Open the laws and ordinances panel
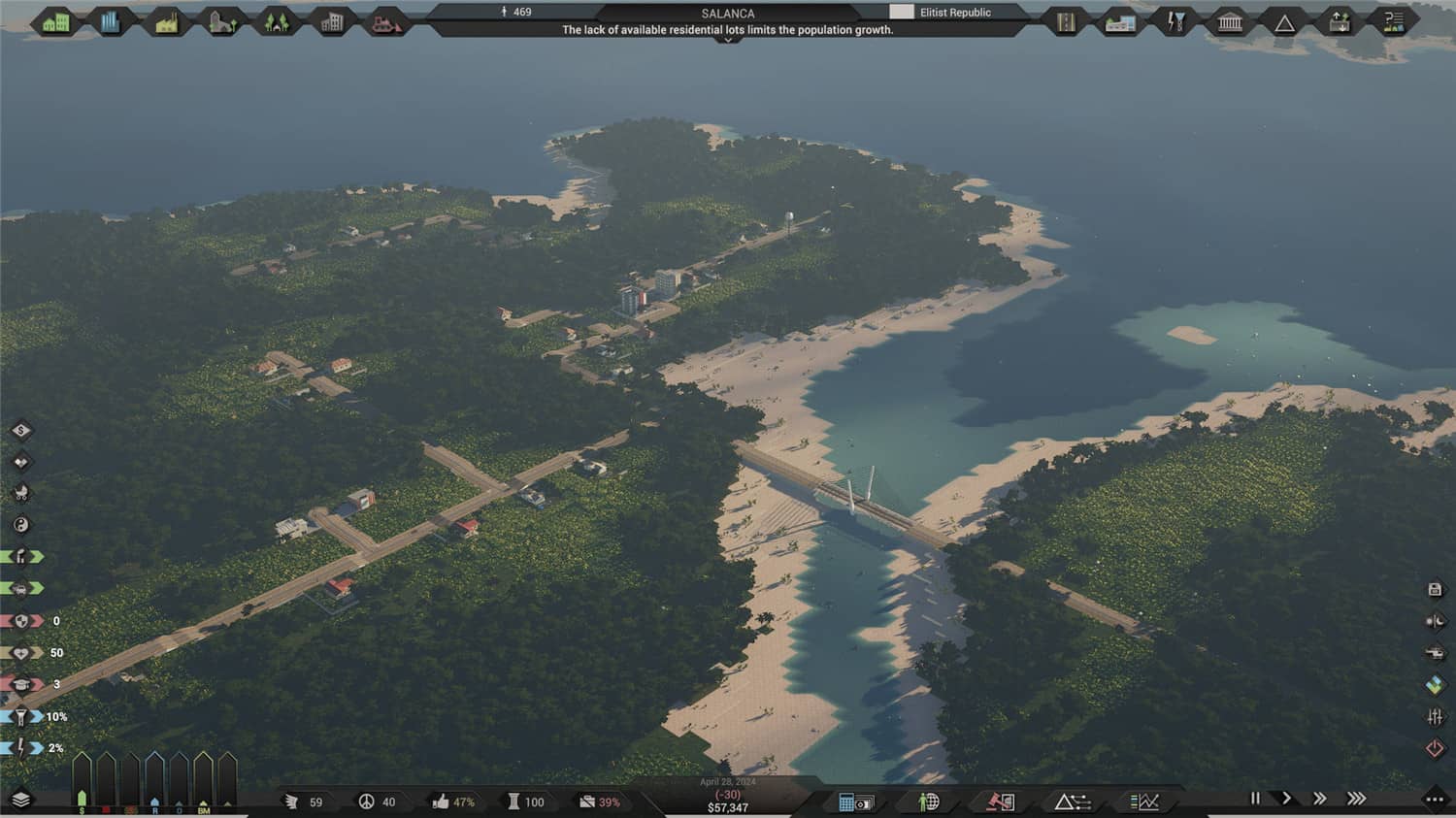The image size is (1456, 818). (x=998, y=802)
